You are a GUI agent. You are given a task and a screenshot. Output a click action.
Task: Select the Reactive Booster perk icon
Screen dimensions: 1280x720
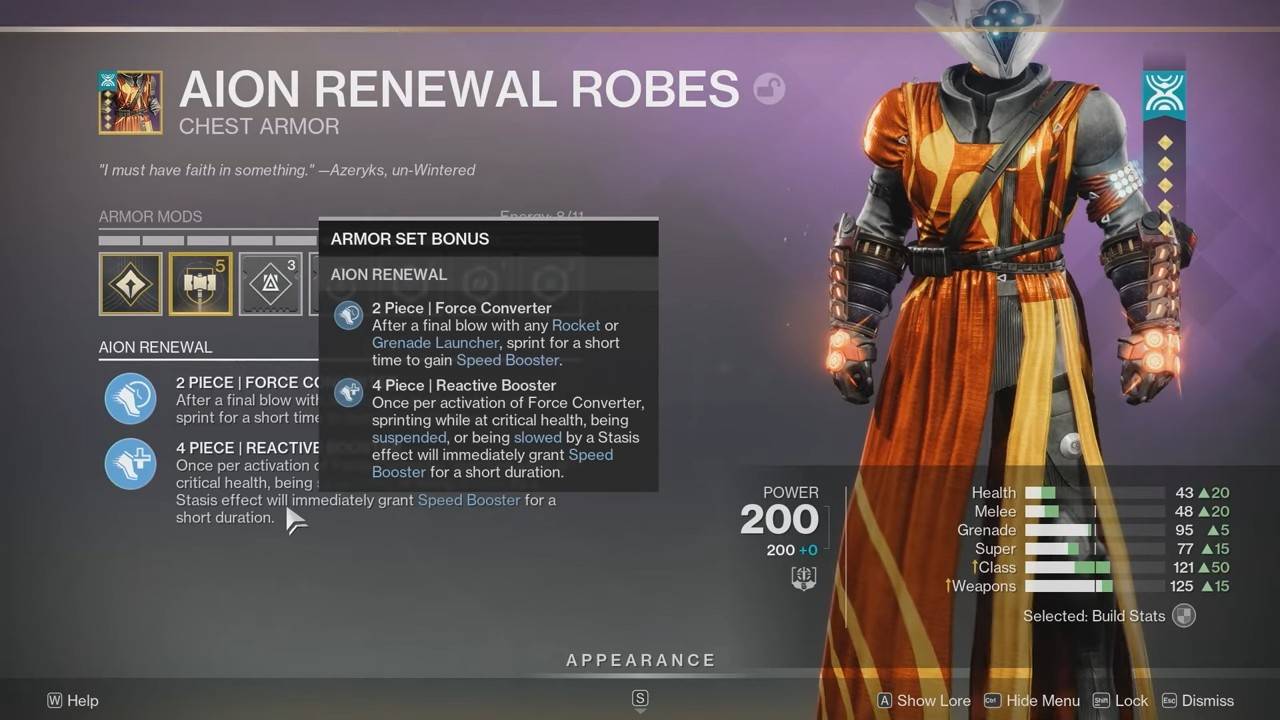click(x=130, y=463)
